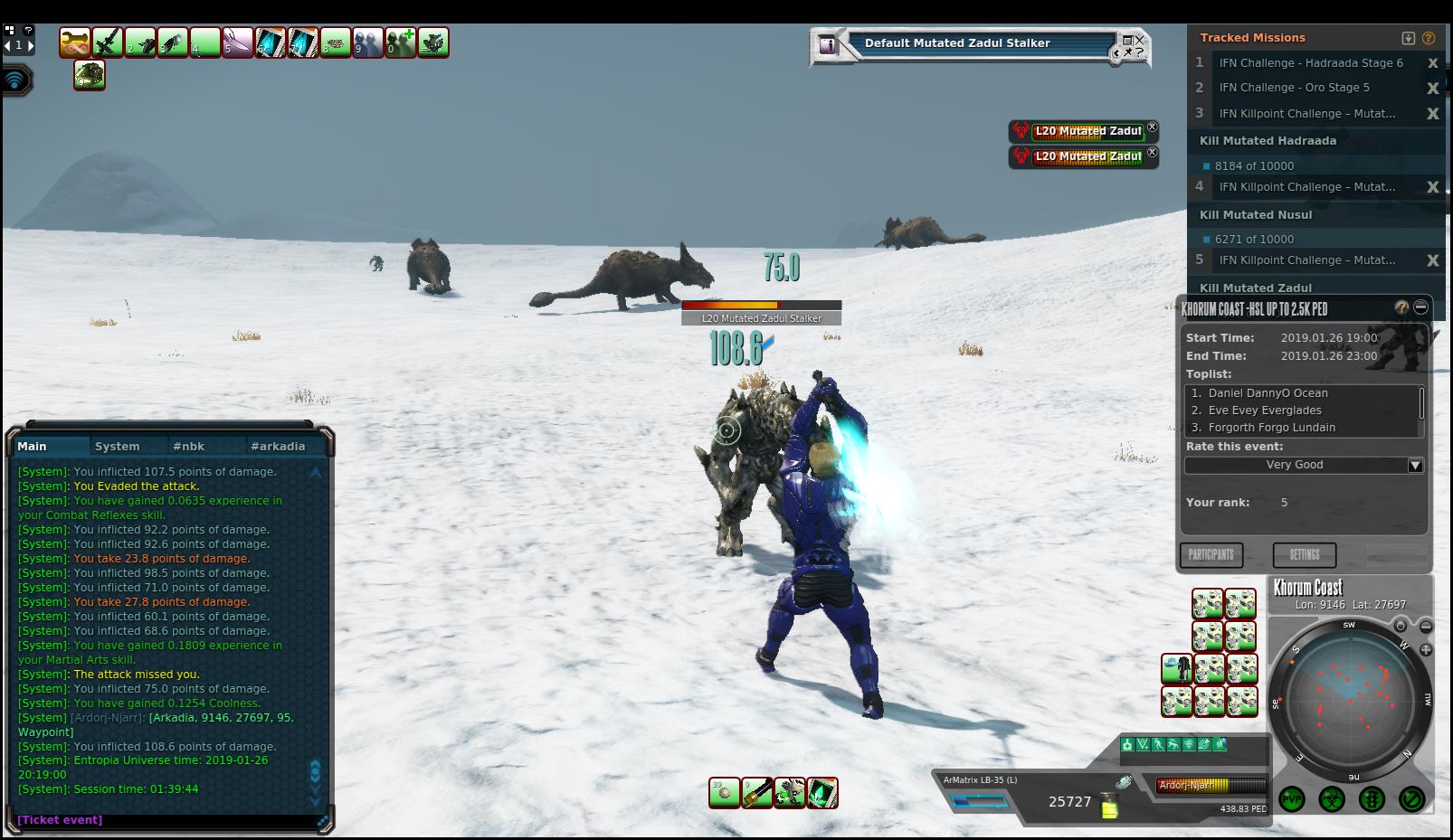Select the sword weapon in hotbar slot 1
The height and width of the screenshot is (840, 1453).
(x=108, y=42)
